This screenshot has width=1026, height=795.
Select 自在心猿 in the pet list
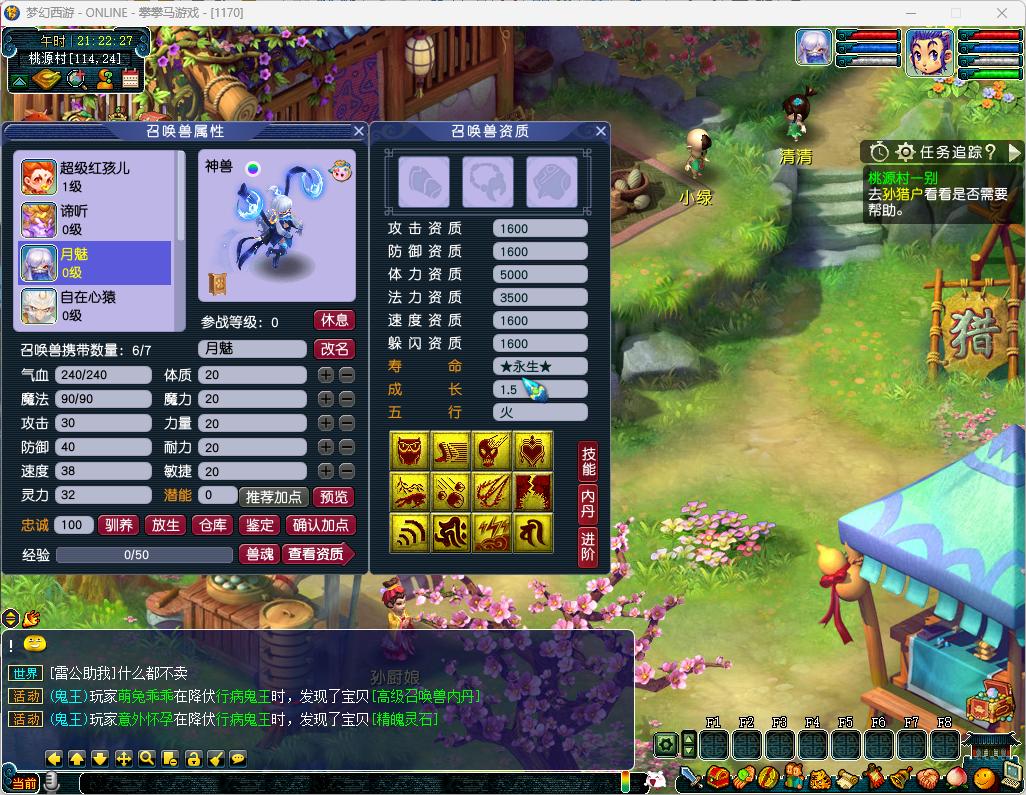pyautogui.click(x=95, y=305)
